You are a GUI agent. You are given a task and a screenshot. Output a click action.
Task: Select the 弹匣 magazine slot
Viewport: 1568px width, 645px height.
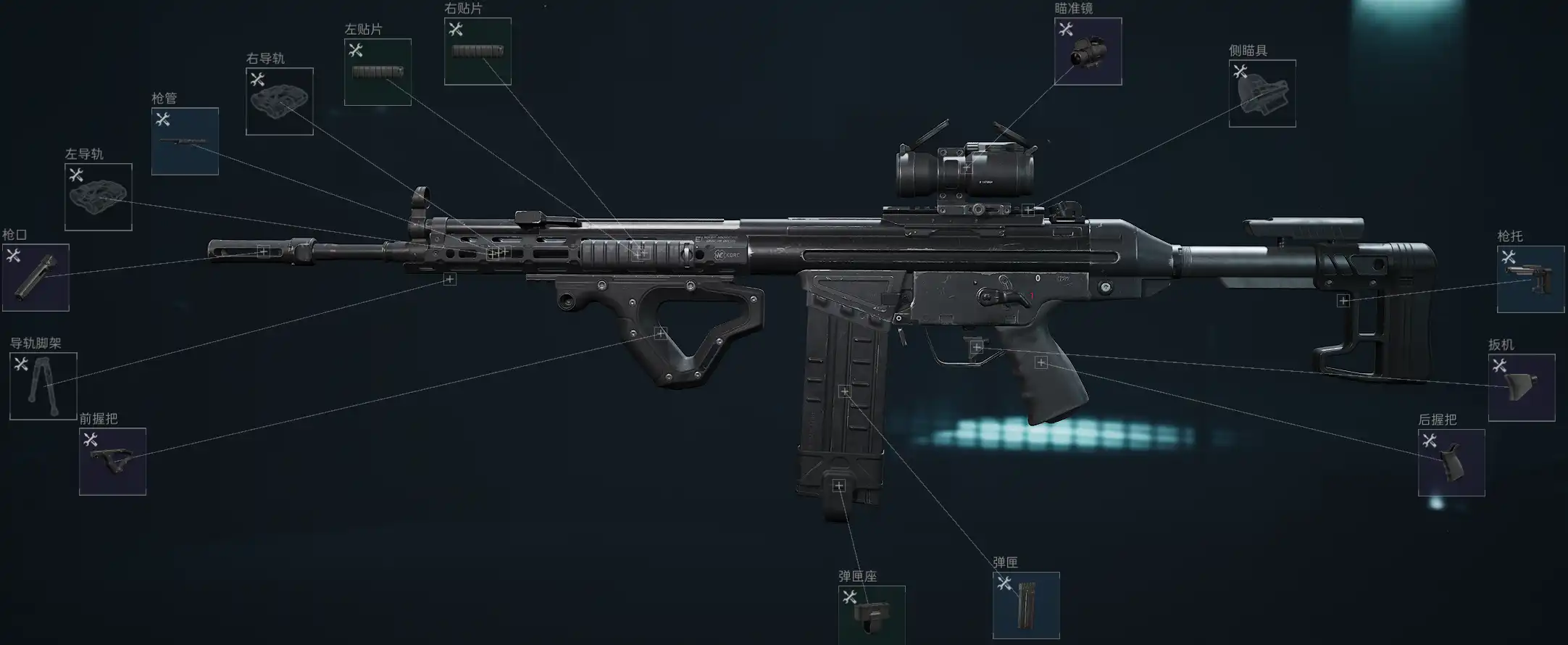click(1026, 606)
